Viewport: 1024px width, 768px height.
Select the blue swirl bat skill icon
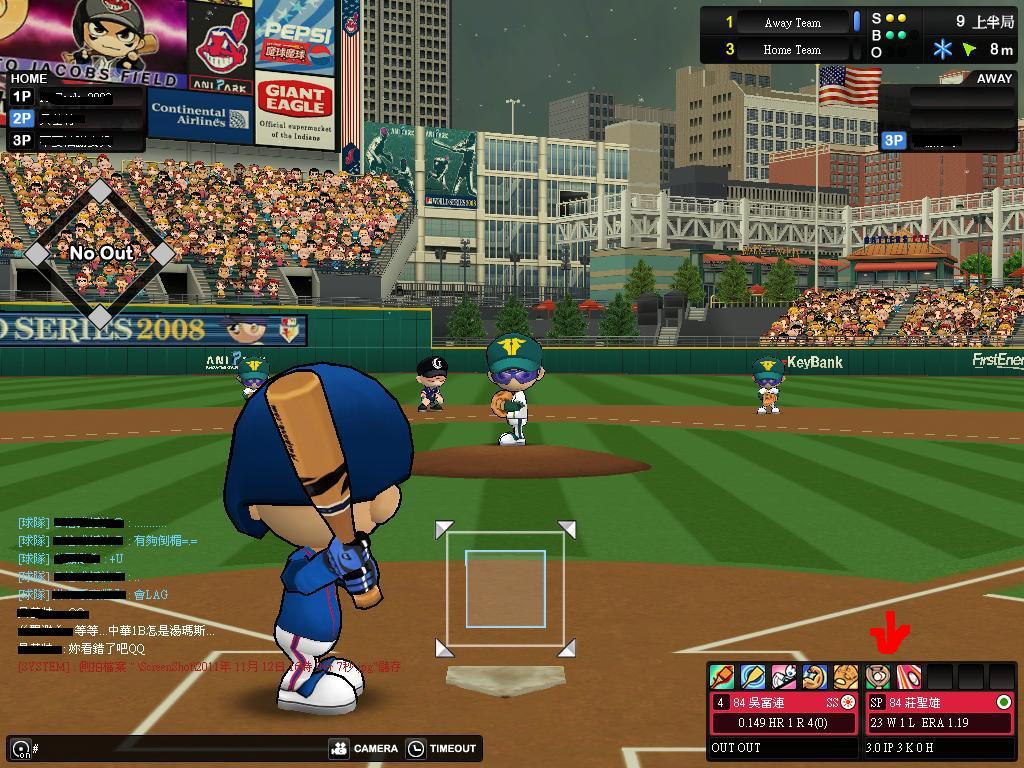click(x=753, y=677)
